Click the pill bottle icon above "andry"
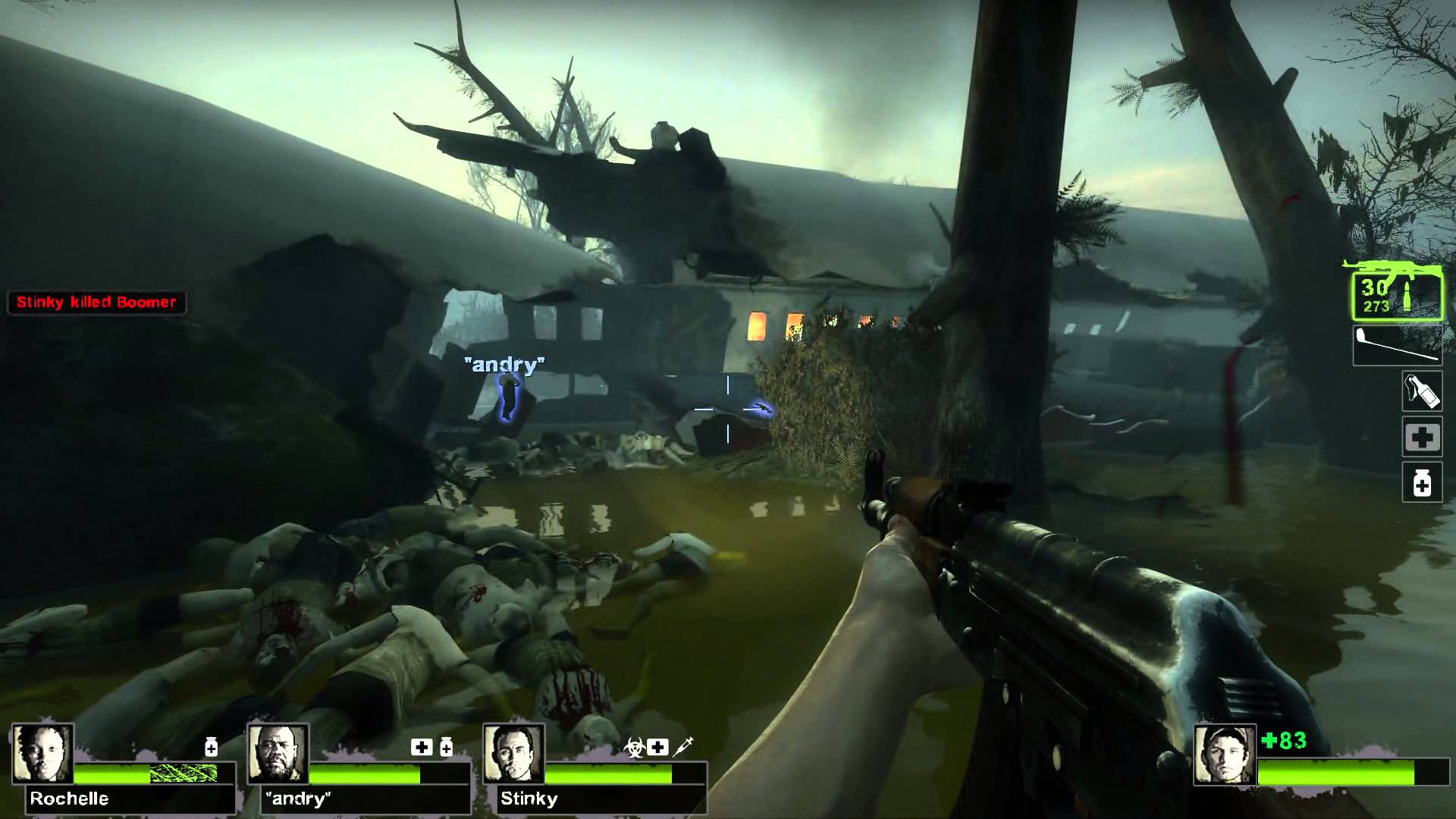Image resolution: width=1456 pixels, height=819 pixels. point(446,748)
